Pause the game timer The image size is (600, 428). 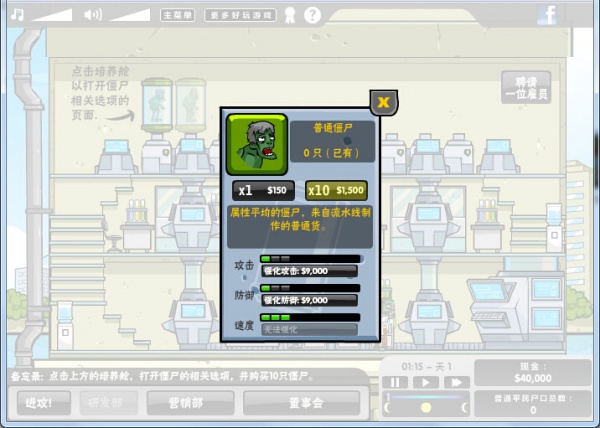click(x=396, y=381)
